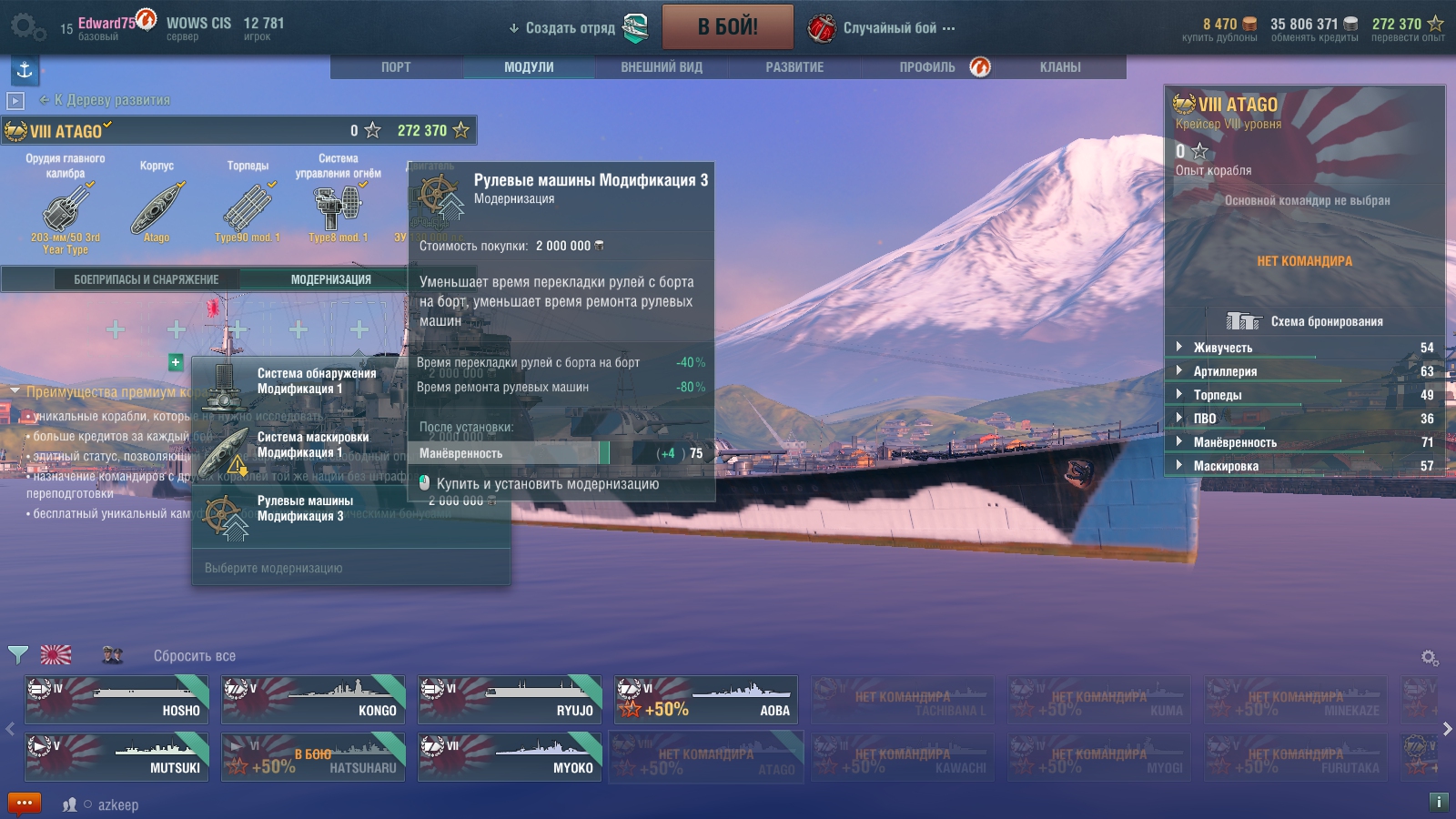Viewport: 1456px width, 819px height.
Task: Open the game settings gear menu
Action: (25, 27)
